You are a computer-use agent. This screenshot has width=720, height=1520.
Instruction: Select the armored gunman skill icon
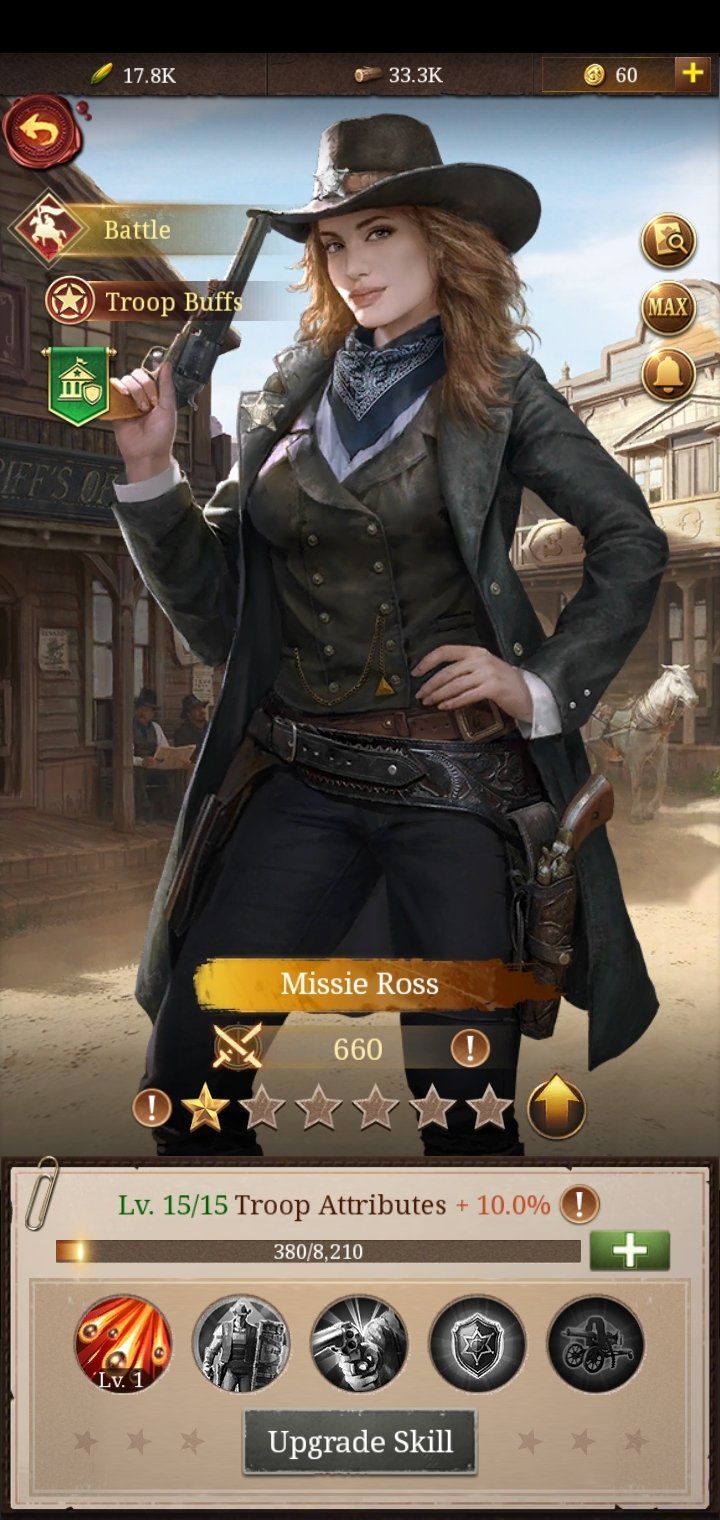tap(241, 1344)
